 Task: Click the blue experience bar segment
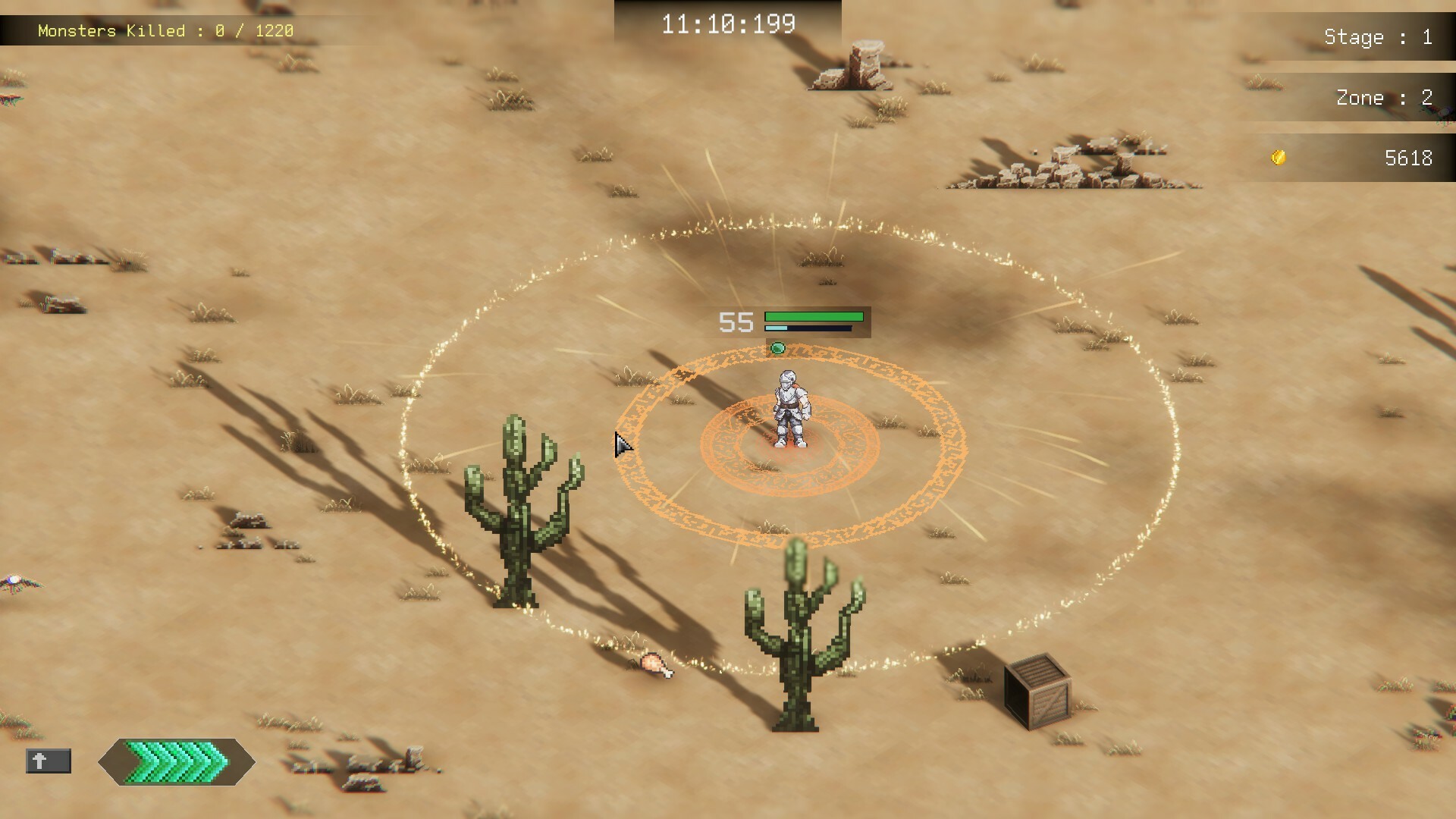[775, 329]
